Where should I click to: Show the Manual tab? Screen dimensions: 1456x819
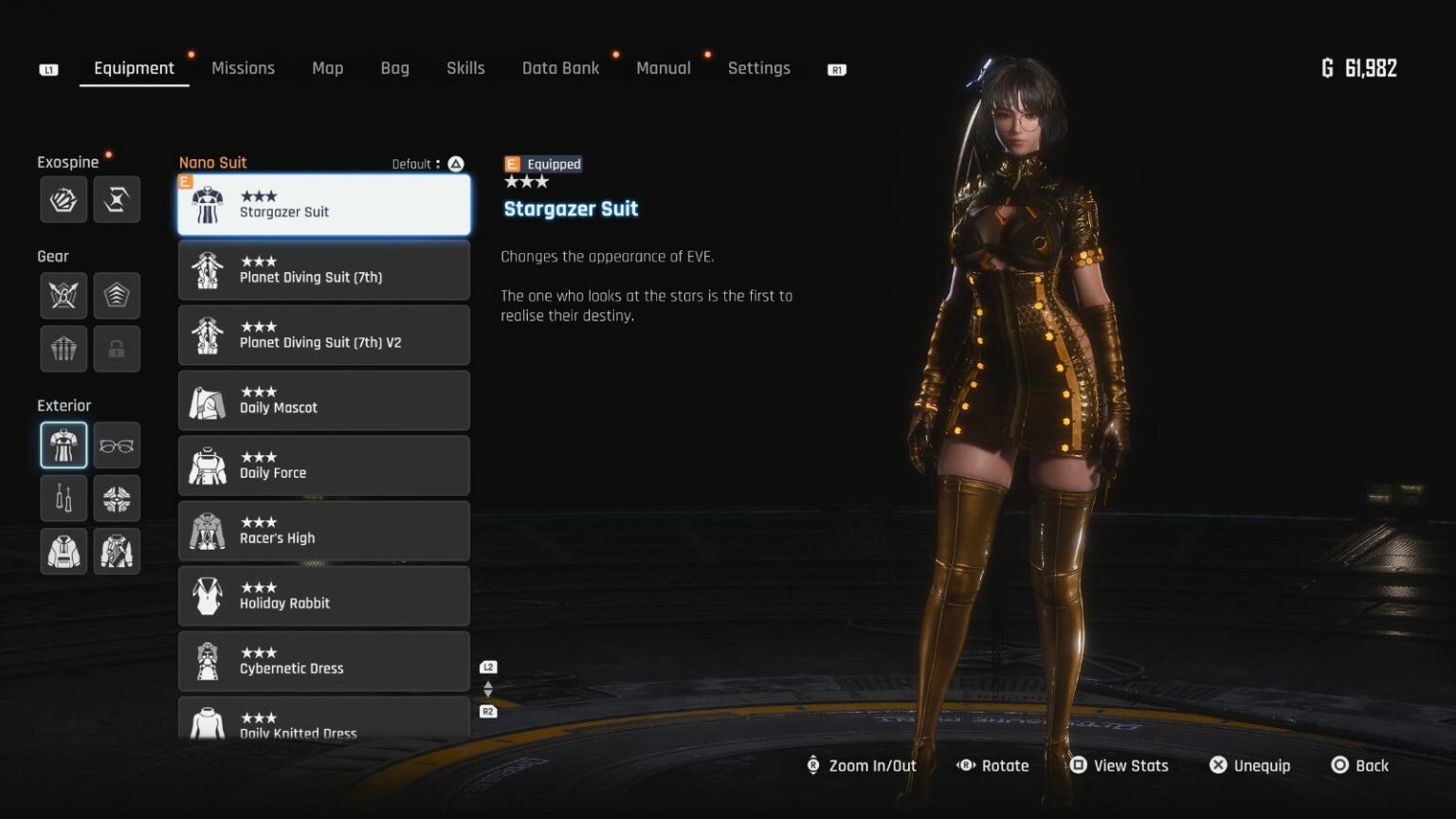pos(663,68)
